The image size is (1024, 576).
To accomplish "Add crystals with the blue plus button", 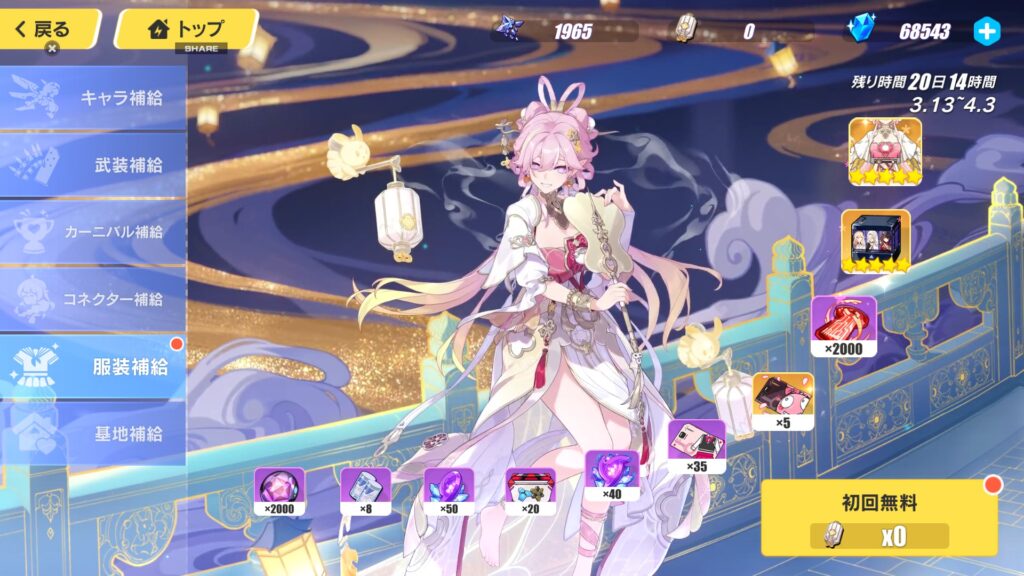I will coord(986,31).
